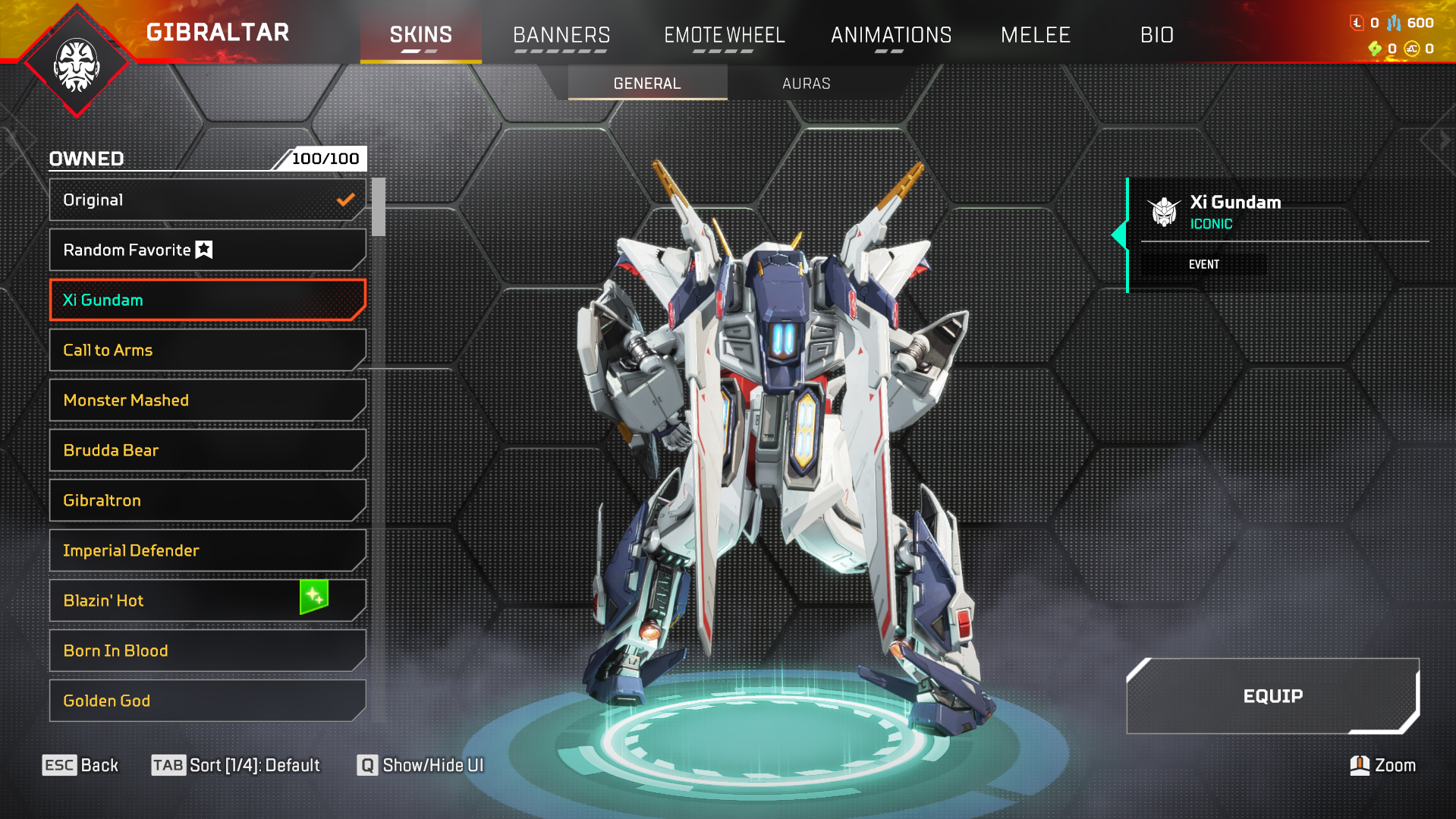Pick the Born In Blood skin

pyautogui.click(x=206, y=650)
